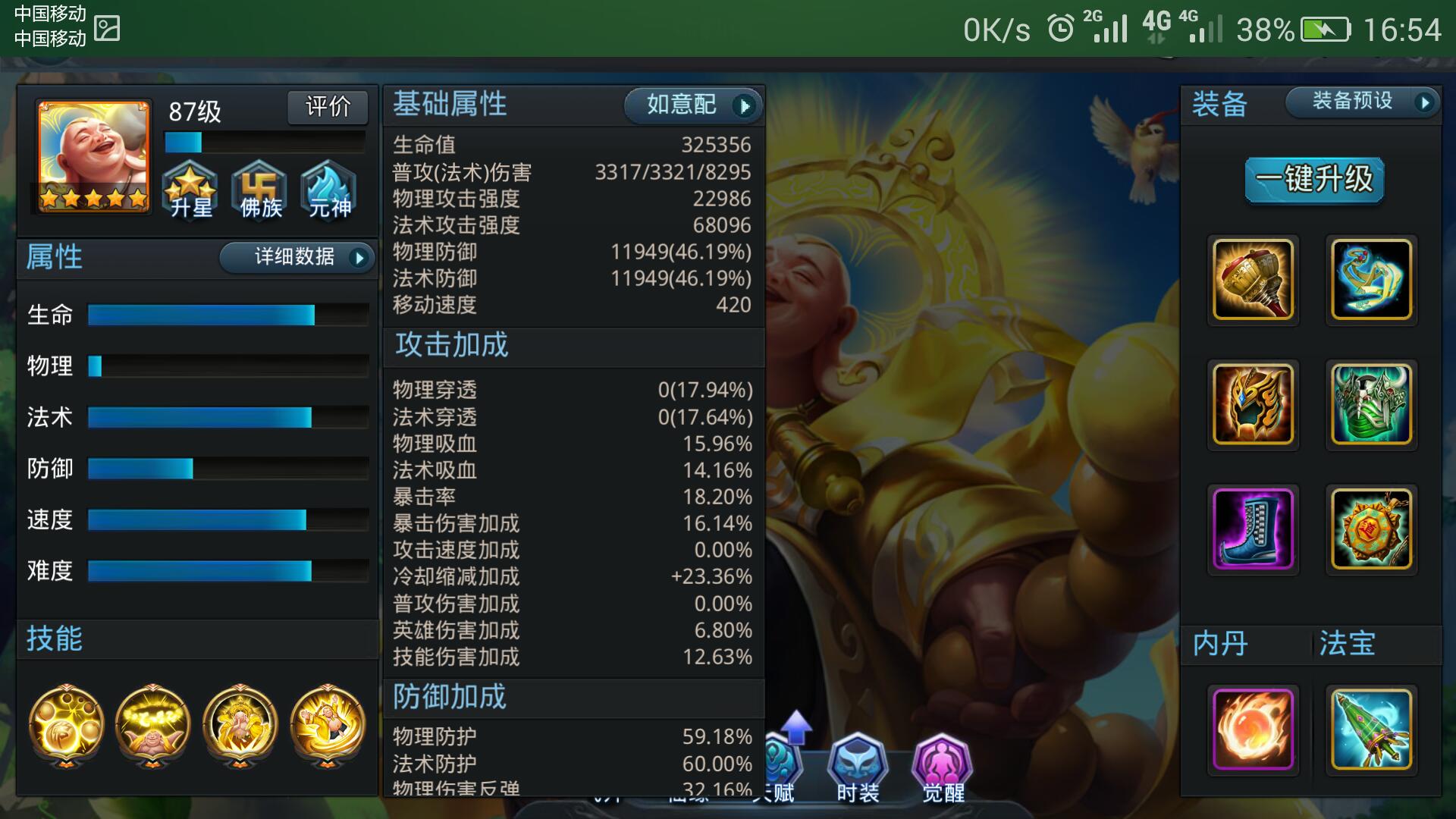Open the 法宝 treasure item icon
The width and height of the screenshot is (1456, 819).
(x=1370, y=730)
